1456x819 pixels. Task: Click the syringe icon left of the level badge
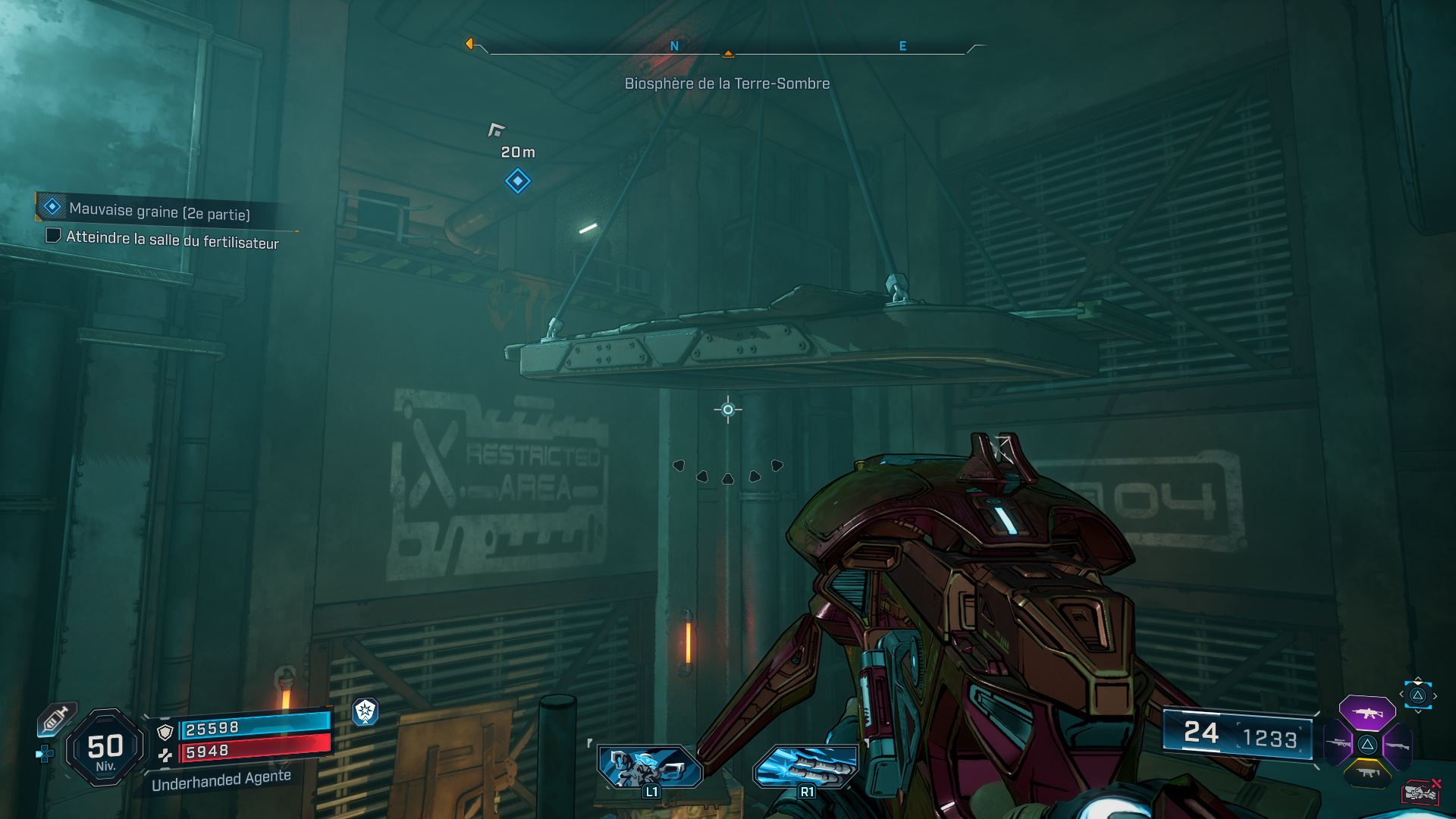(55, 719)
